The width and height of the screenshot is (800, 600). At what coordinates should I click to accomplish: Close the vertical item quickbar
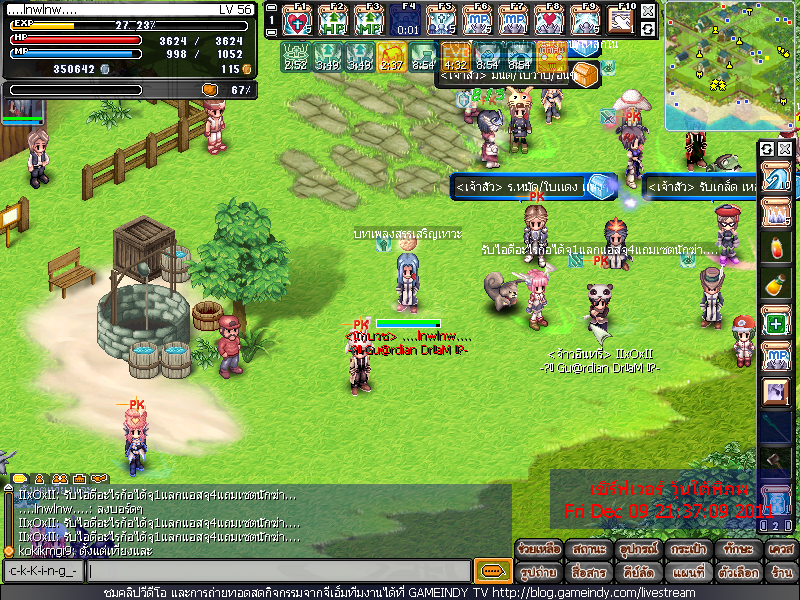pos(785,149)
